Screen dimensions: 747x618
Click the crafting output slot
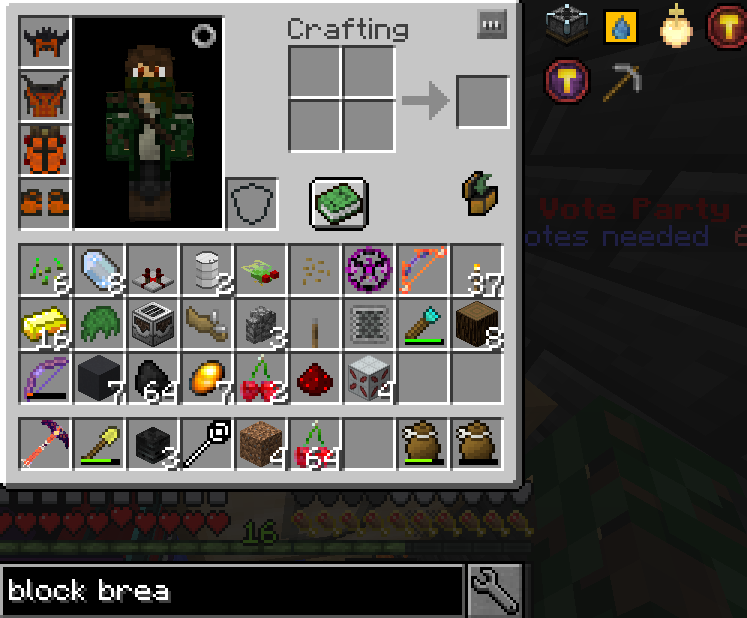click(482, 101)
